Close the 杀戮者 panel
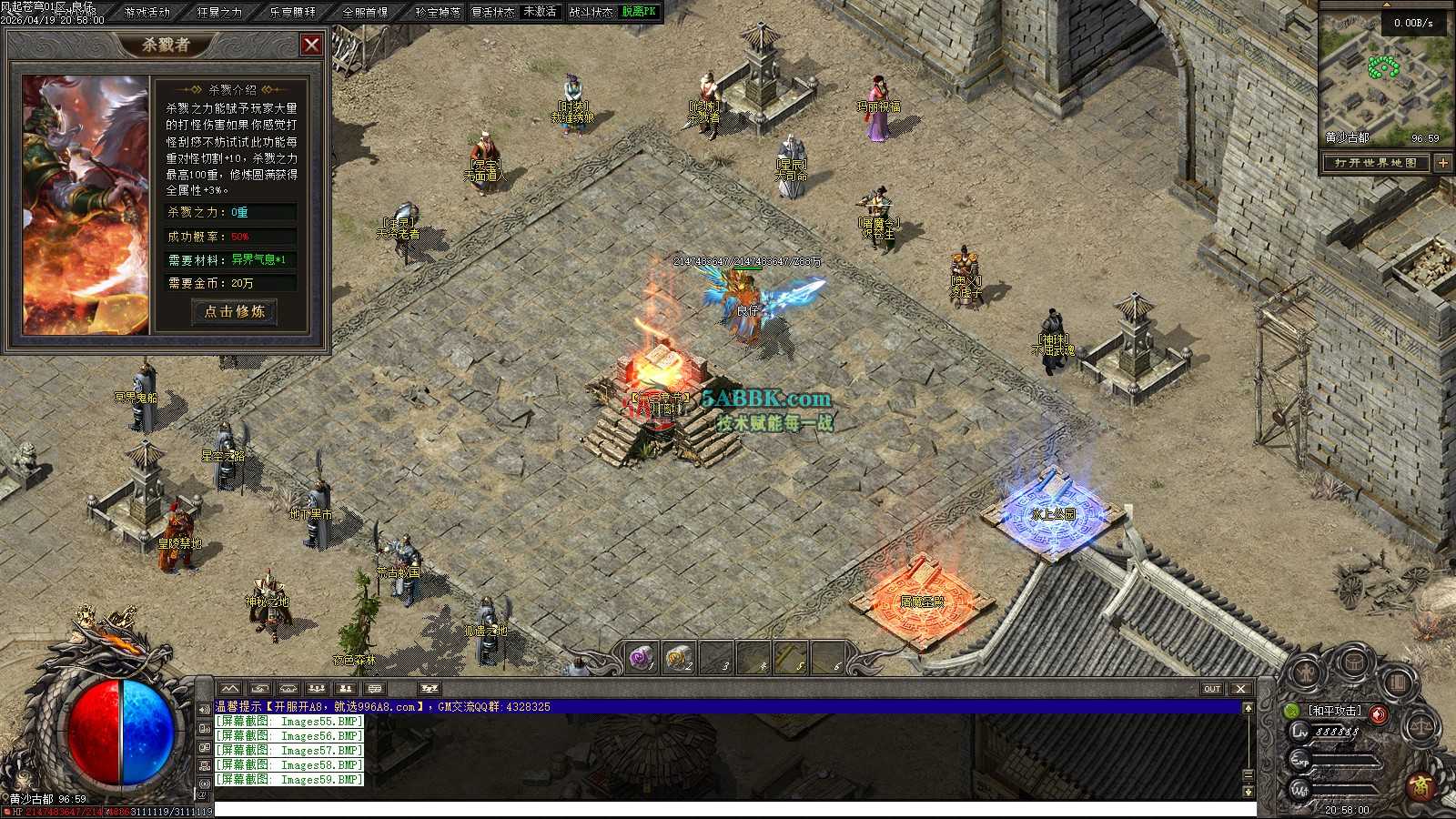This screenshot has height=819, width=1456. point(311,45)
